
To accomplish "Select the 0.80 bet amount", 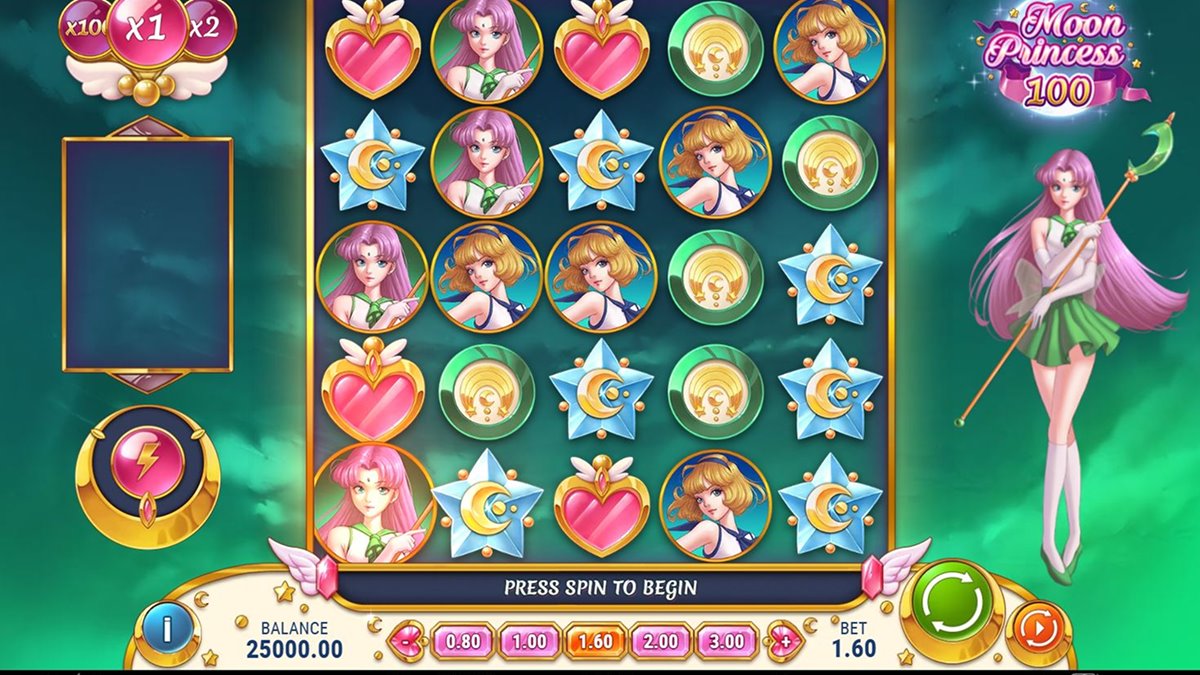I will (462, 640).
